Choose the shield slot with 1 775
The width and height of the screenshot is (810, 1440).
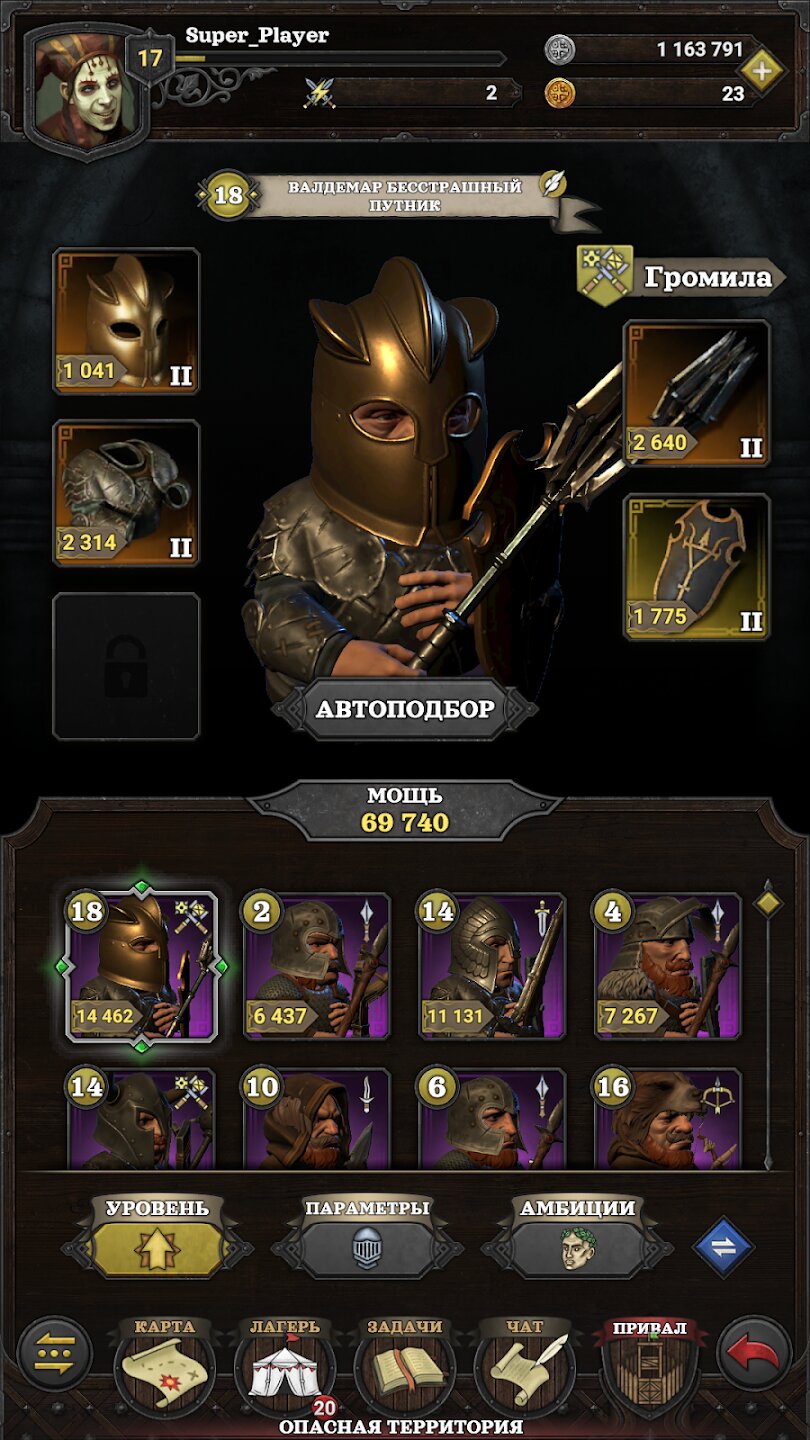click(697, 566)
